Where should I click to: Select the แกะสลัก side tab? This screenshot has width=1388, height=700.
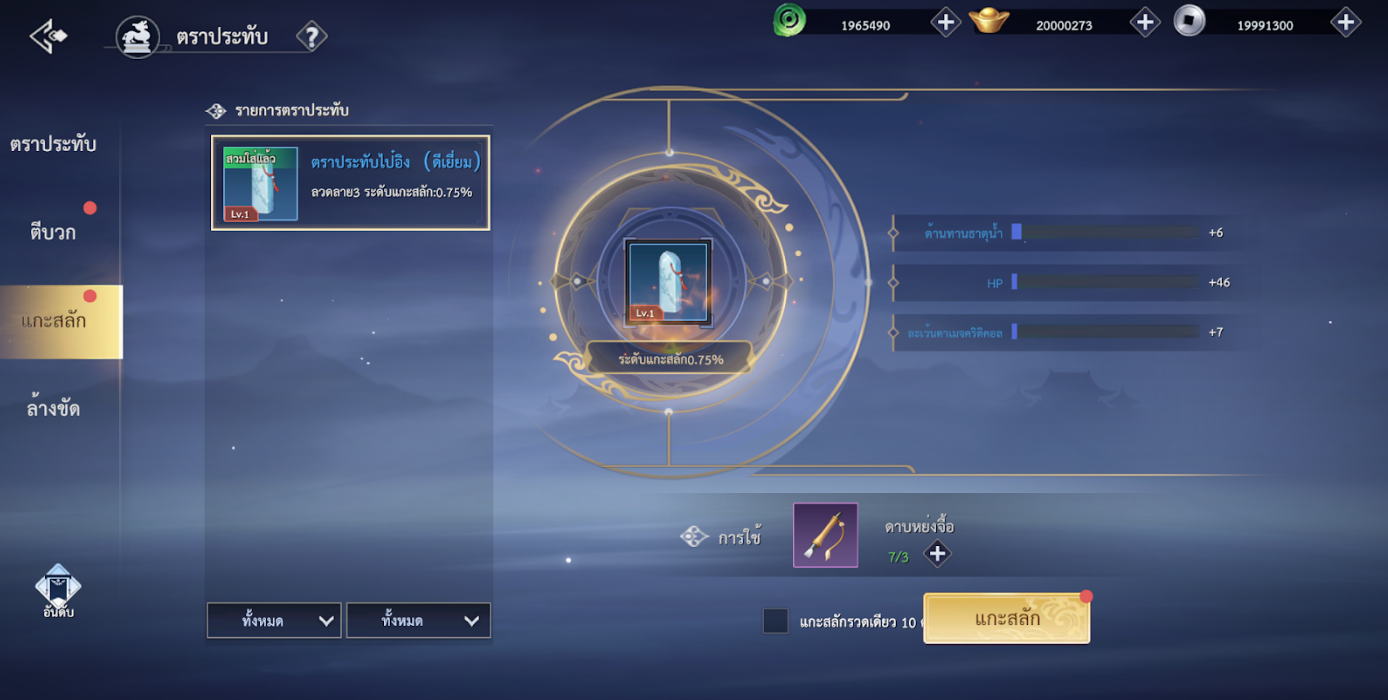click(x=55, y=321)
